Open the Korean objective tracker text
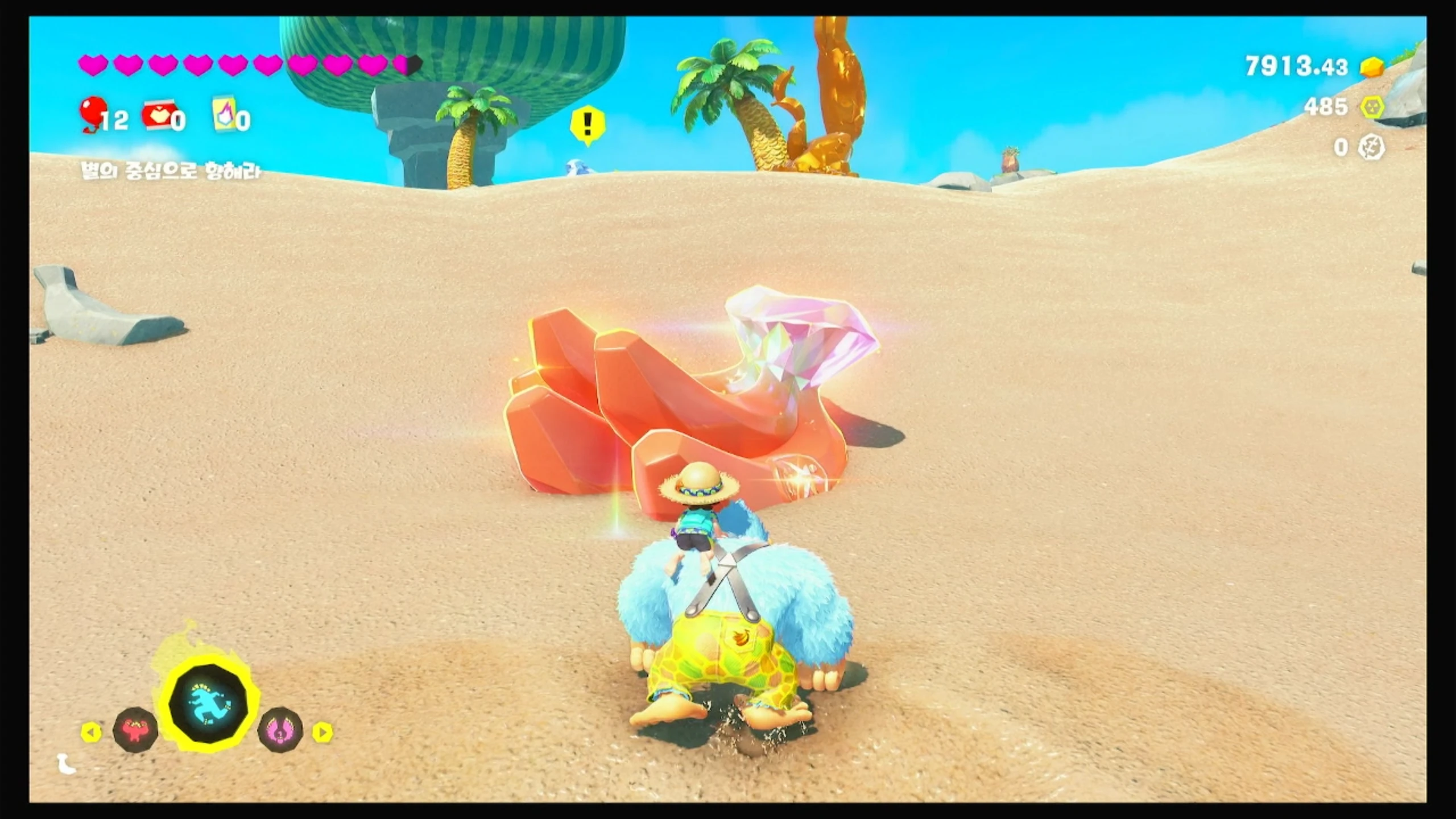Screen dimensions: 1456x819 pos(171,171)
